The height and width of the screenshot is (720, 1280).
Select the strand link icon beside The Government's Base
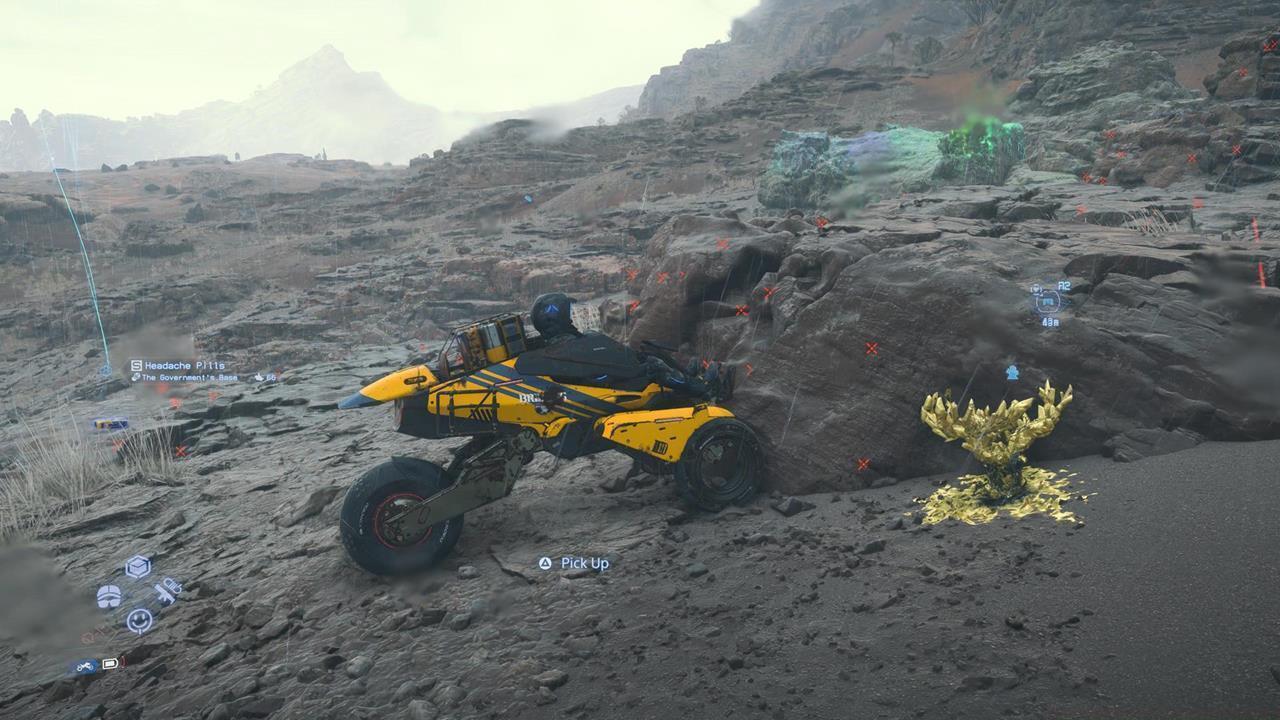coord(136,378)
